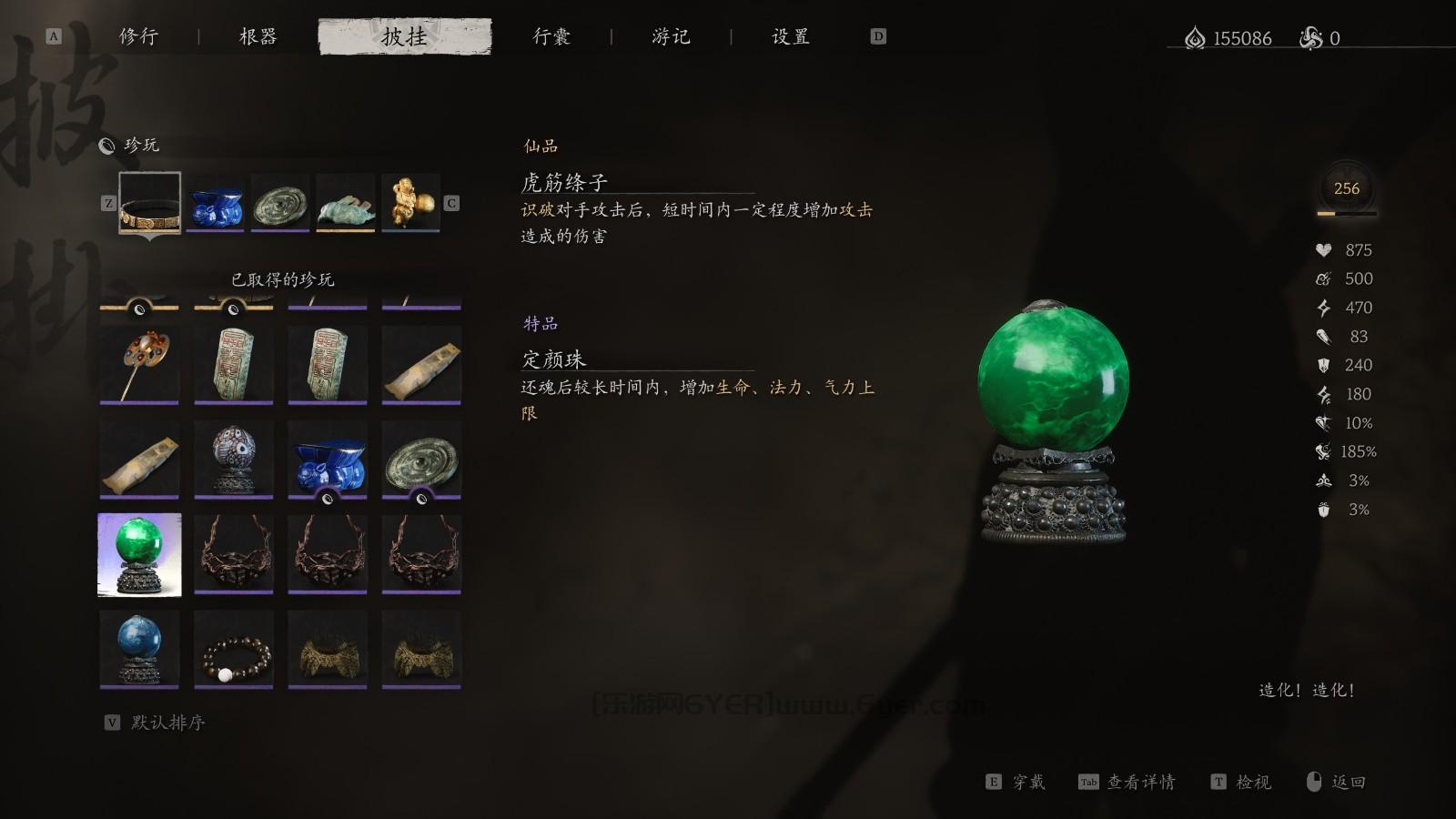
Task: Open the 设置 tab
Action: [x=788, y=36]
